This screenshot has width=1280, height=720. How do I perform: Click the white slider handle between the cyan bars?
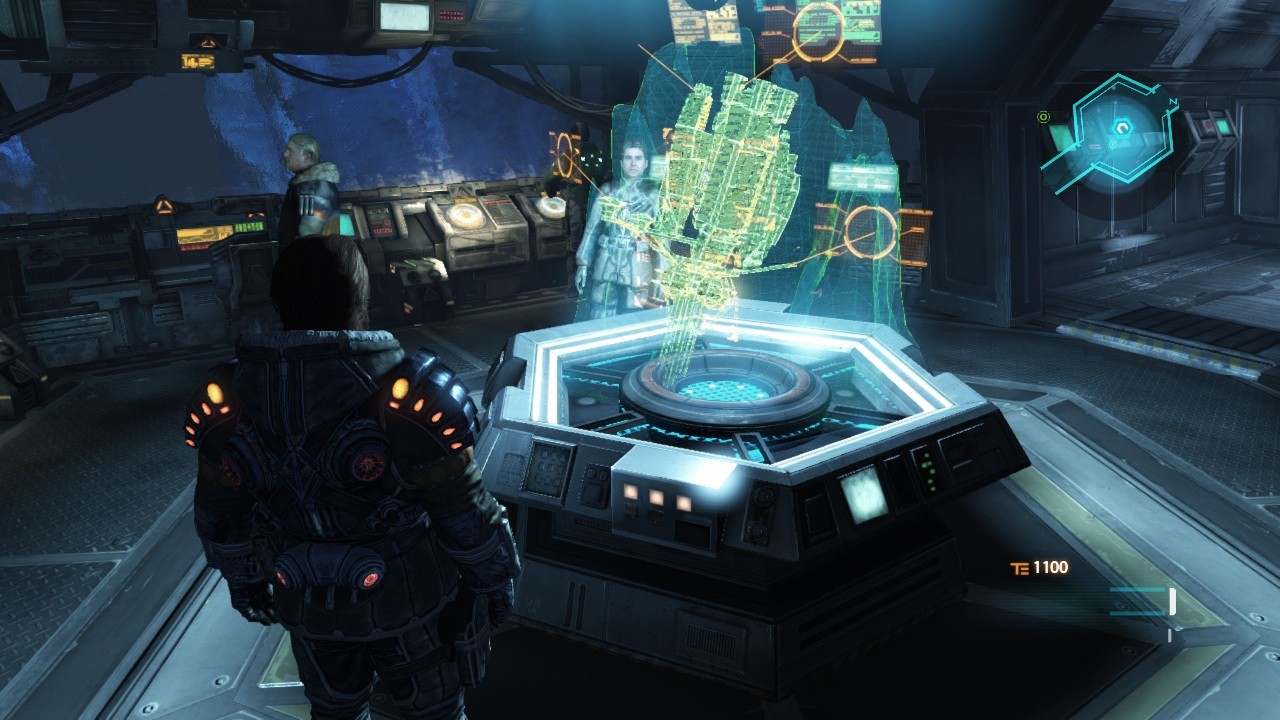click(x=1172, y=602)
